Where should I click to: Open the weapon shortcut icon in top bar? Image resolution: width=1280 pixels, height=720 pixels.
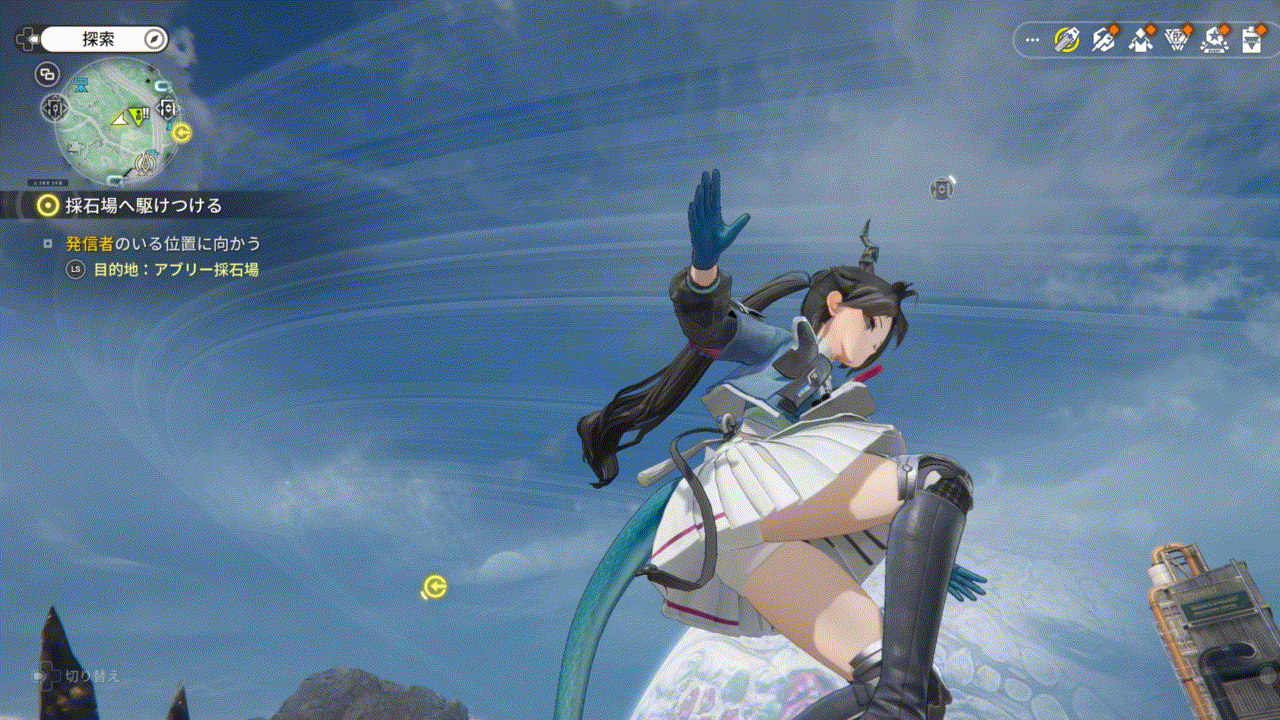point(1103,40)
